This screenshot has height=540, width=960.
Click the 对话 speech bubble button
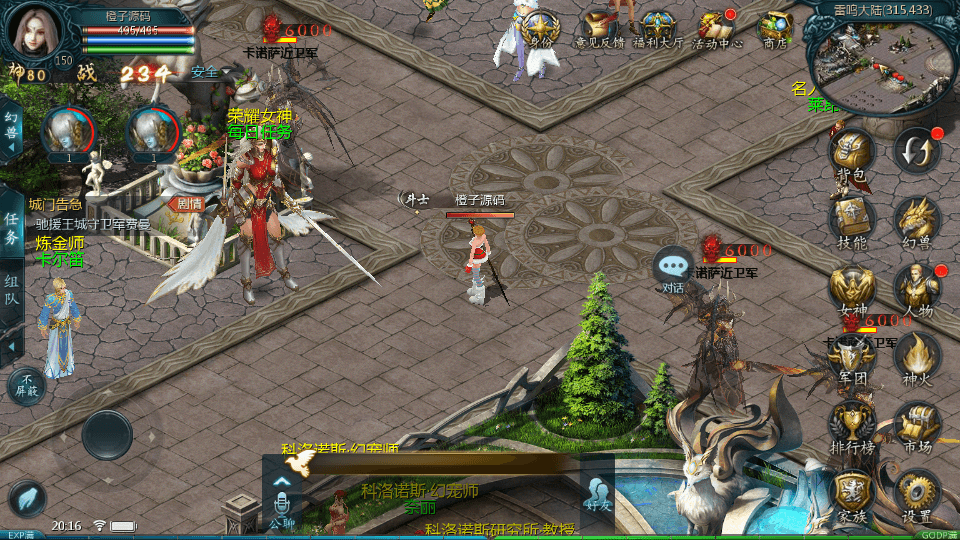tap(674, 268)
